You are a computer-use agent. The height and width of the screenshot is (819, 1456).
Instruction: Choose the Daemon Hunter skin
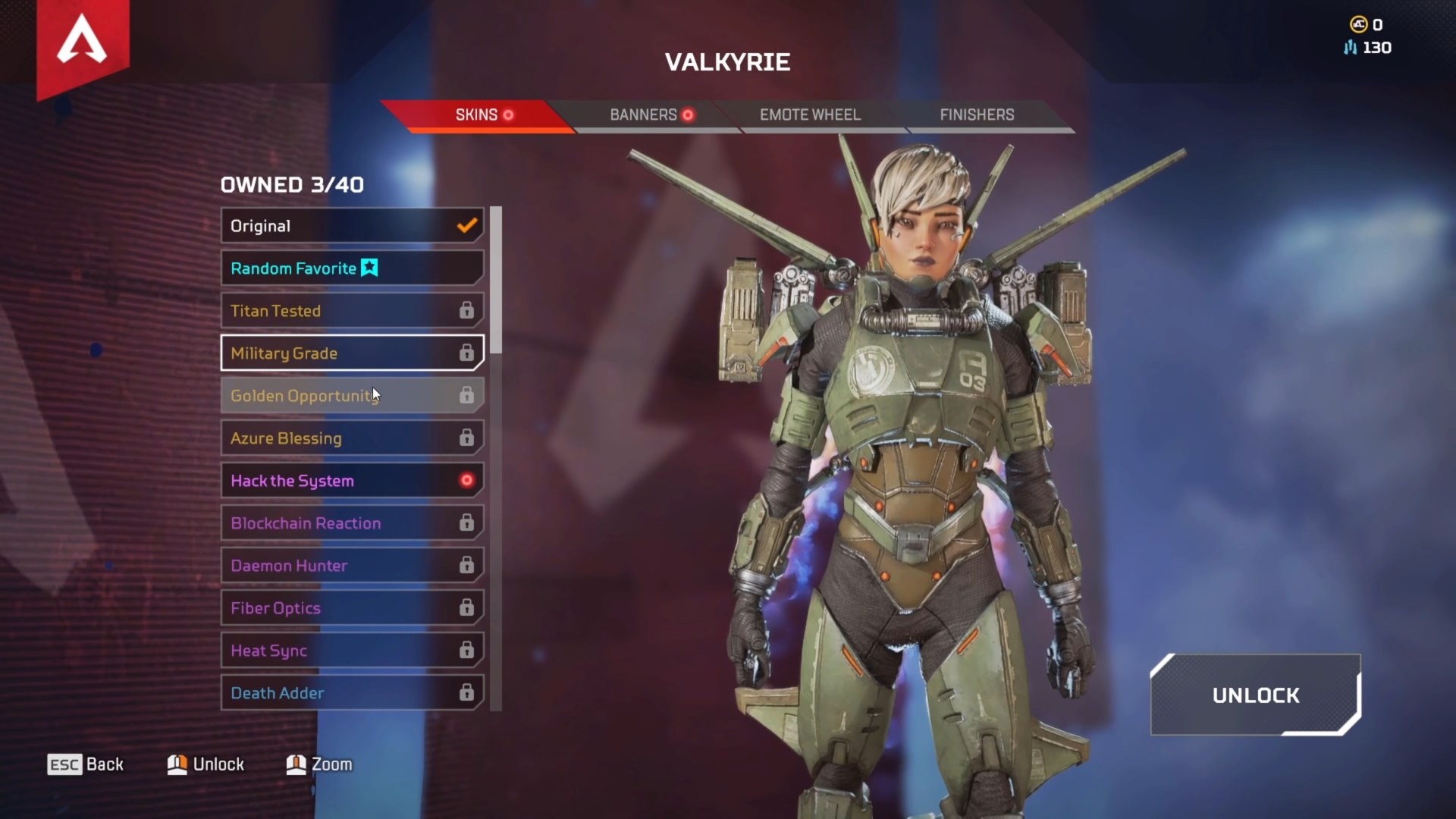click(x=352, y=566)
